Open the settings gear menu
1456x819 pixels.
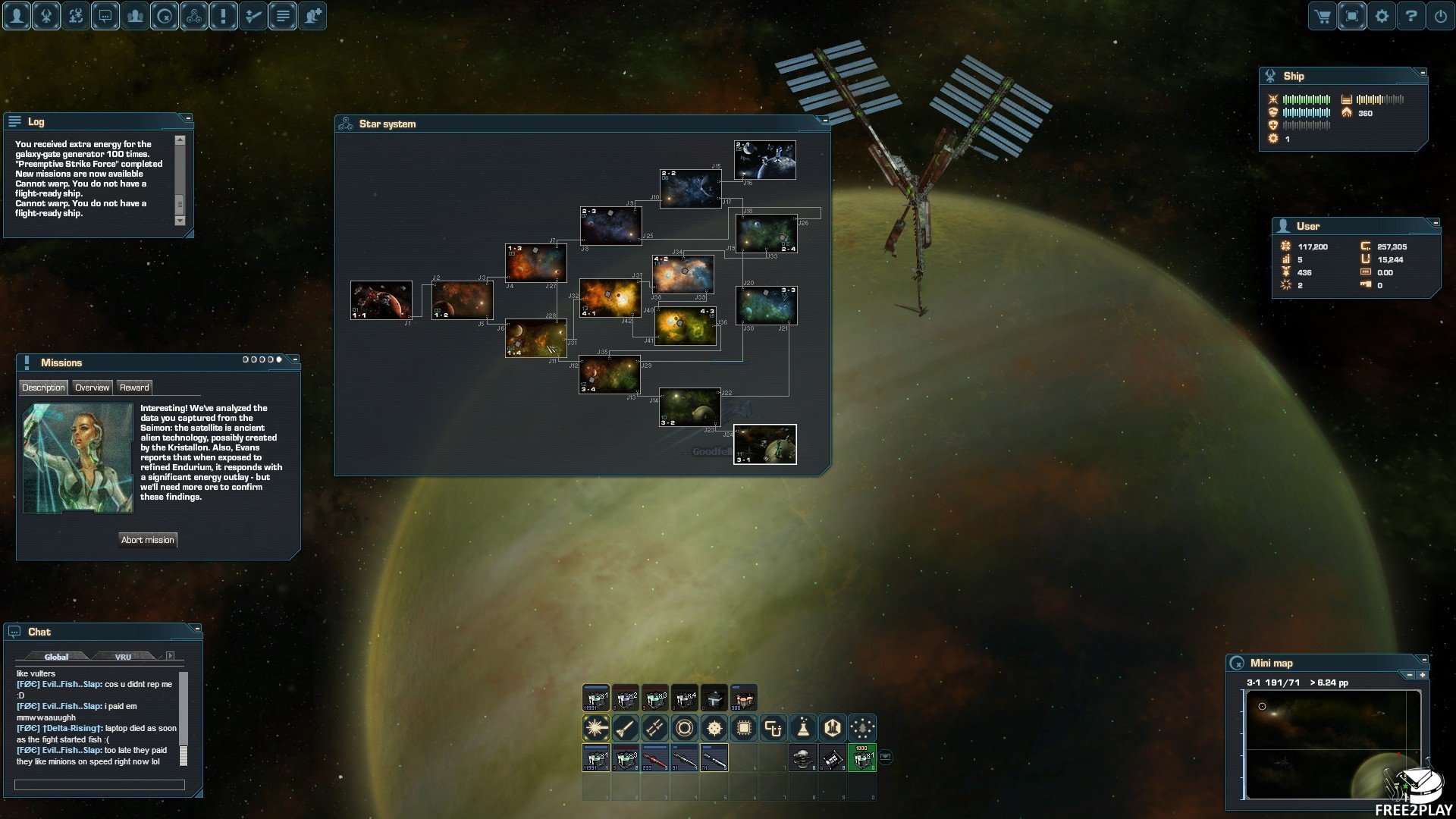(x=1382, y=16)
